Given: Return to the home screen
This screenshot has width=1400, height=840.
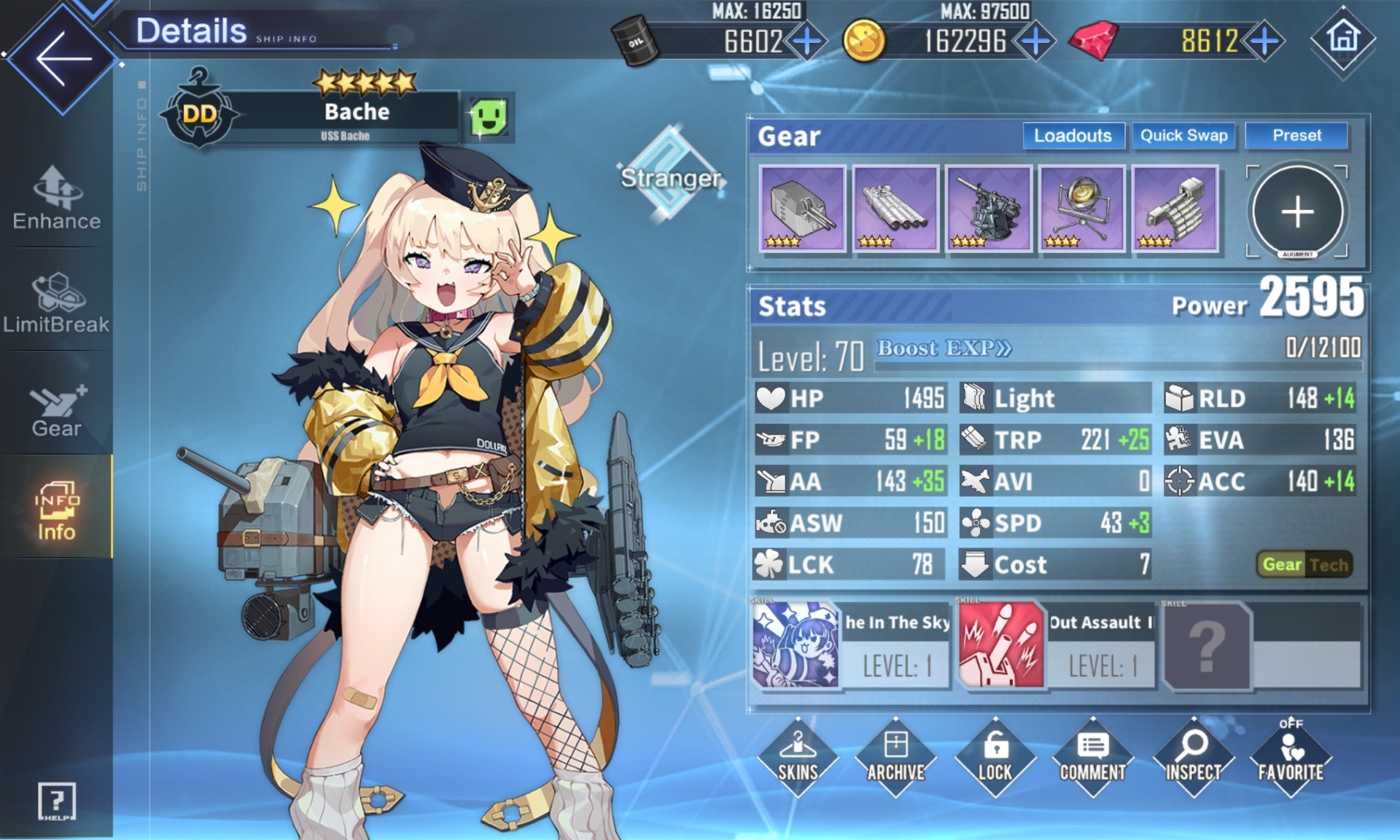Looking at the screenshot, I should pyautogui.click(x=1343, y=38).
